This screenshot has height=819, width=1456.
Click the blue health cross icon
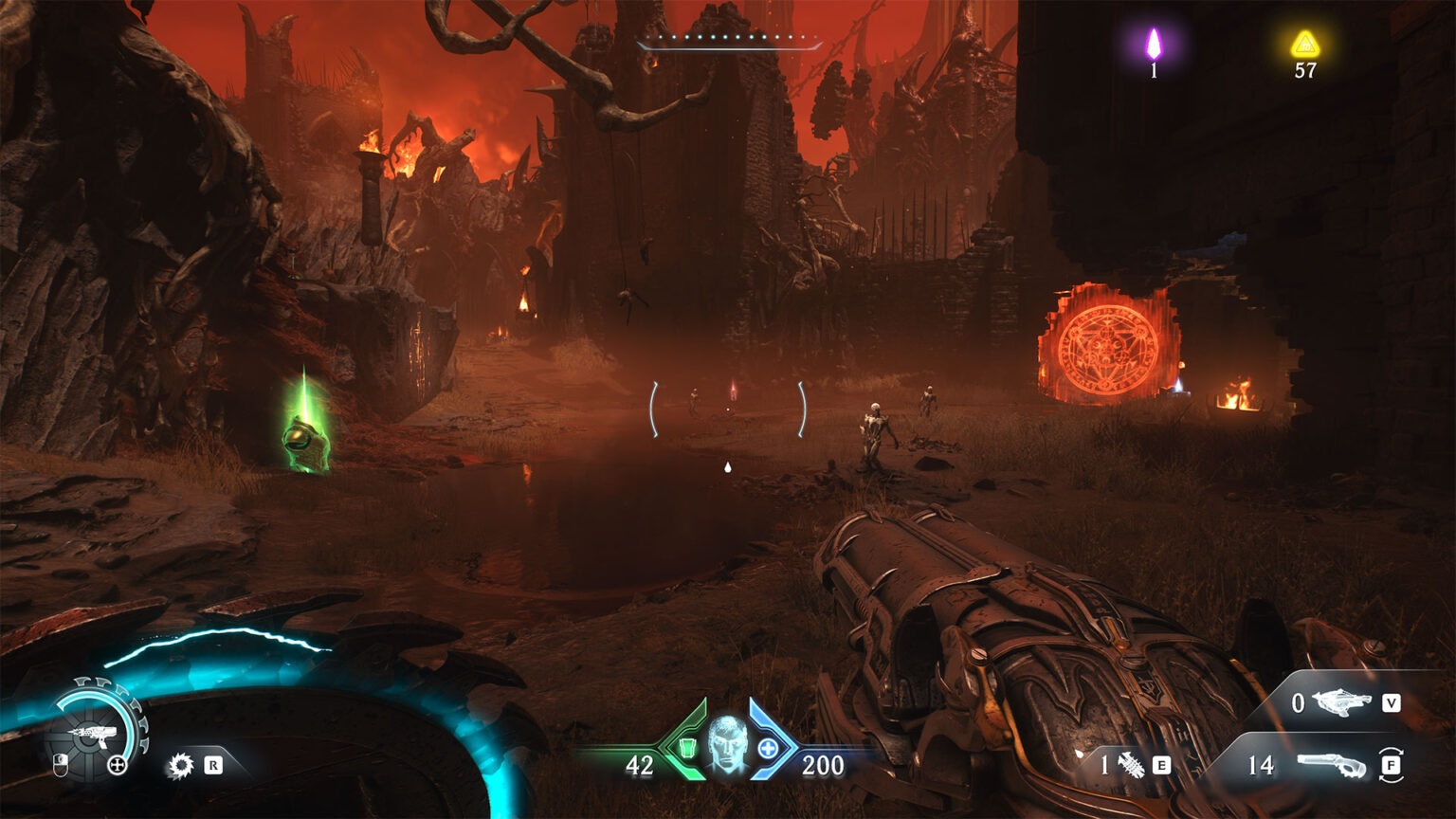click(768, 749)
